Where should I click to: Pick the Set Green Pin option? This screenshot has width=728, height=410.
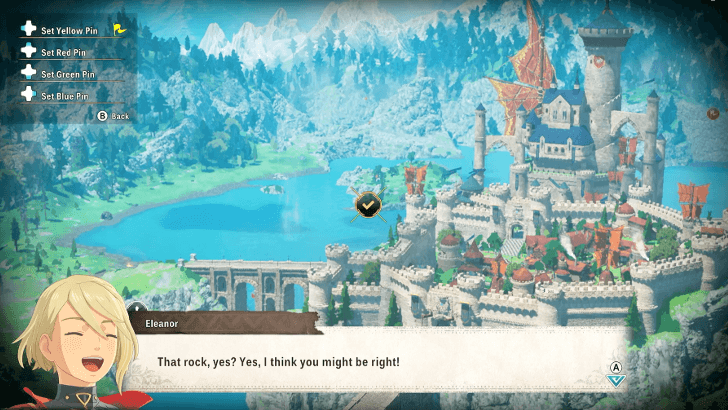click(x=67, y=73)
